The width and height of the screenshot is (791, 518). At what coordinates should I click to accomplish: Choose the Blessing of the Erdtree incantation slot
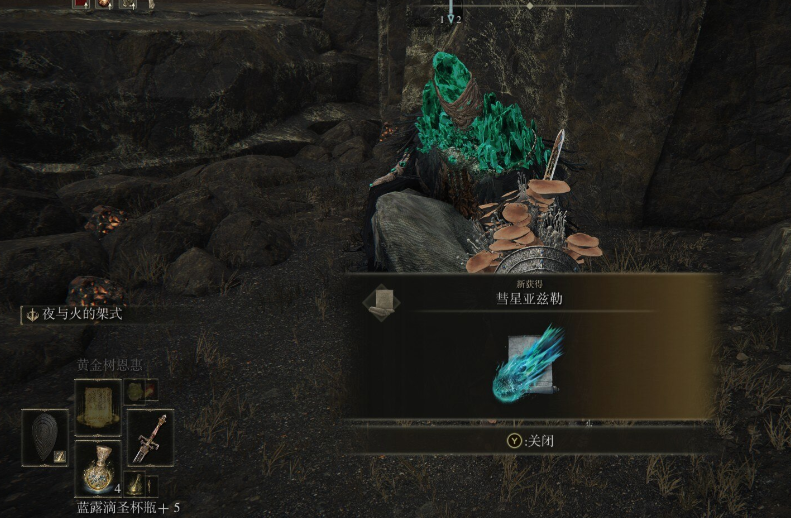[98, 406]
